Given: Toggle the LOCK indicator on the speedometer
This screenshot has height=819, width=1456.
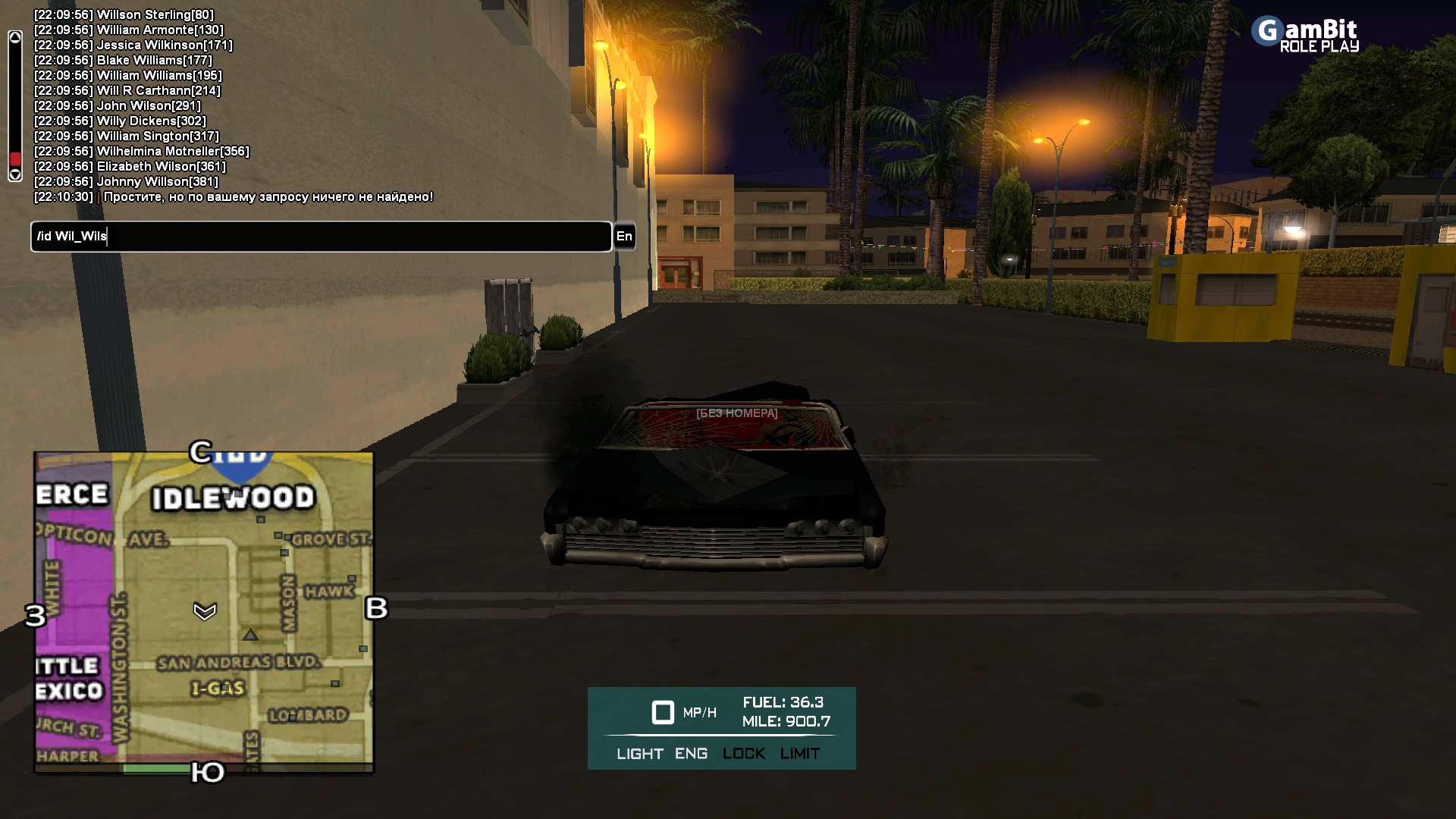Looking at the screenshot, I should click(743, 754).
